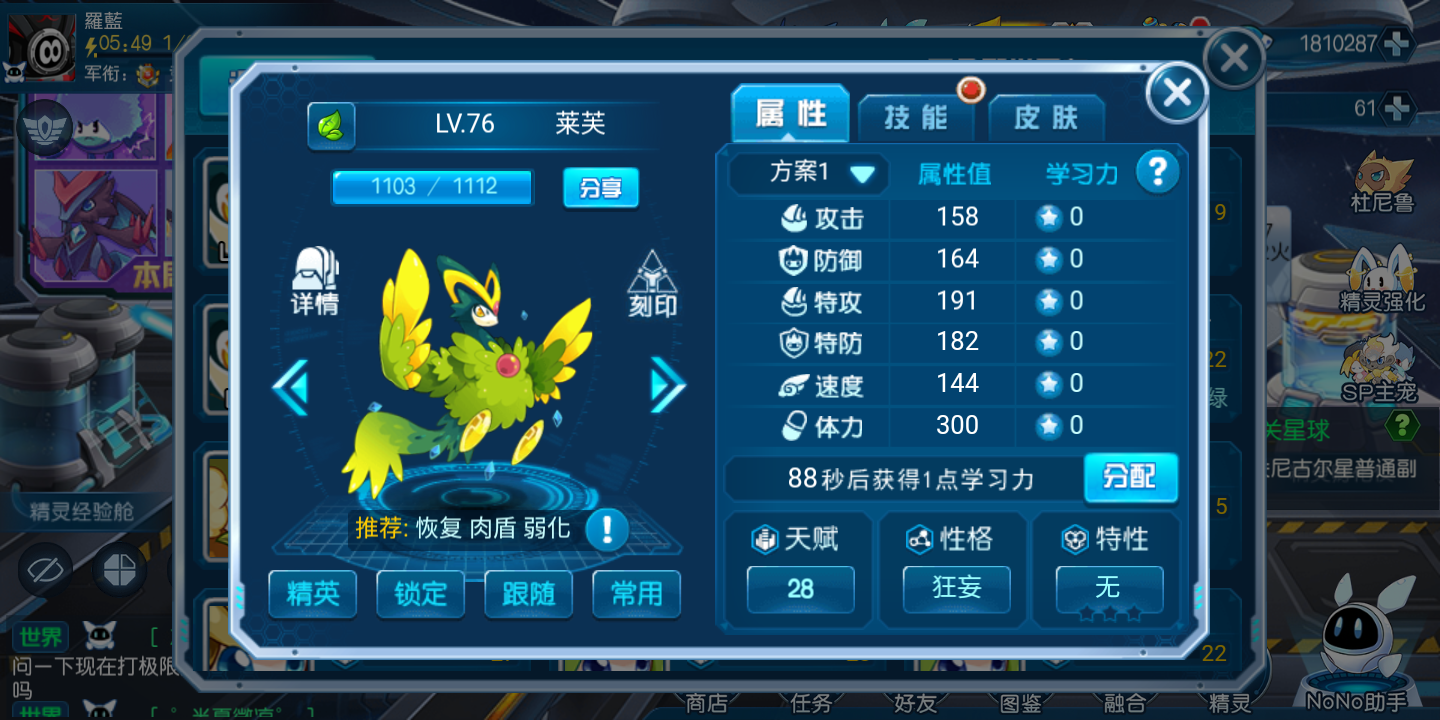The height and width of the screenshot is (720, 1440).
Task: Open the study points help question mark
Action: [x=1157, y=173]
